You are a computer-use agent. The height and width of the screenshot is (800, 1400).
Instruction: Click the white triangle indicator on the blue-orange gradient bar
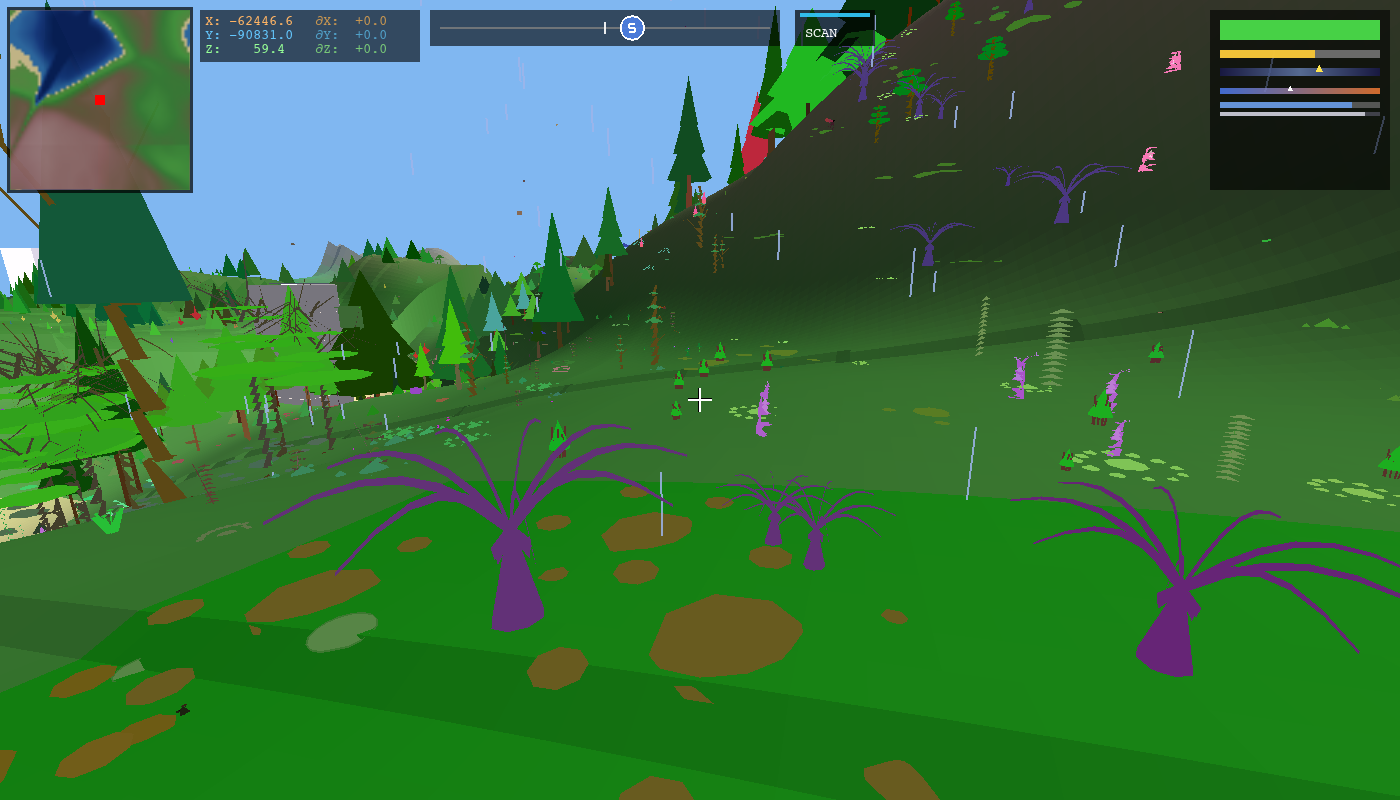(x=1290, y=89)
